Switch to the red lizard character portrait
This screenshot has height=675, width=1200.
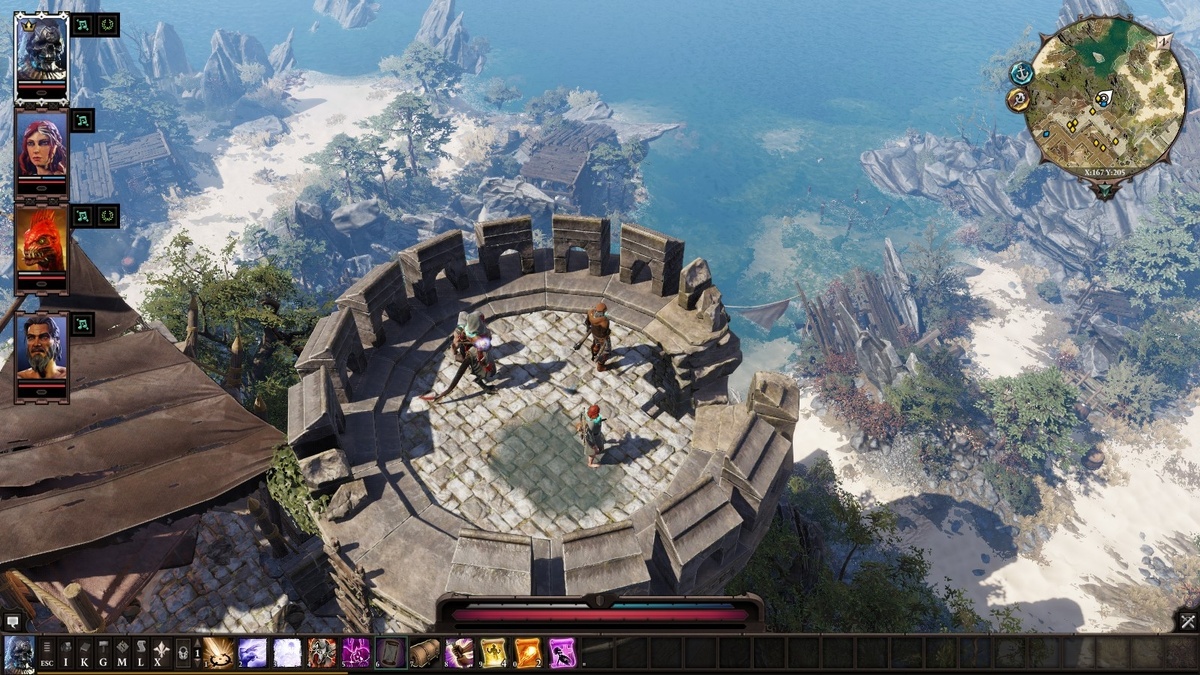tap(42, 245)
